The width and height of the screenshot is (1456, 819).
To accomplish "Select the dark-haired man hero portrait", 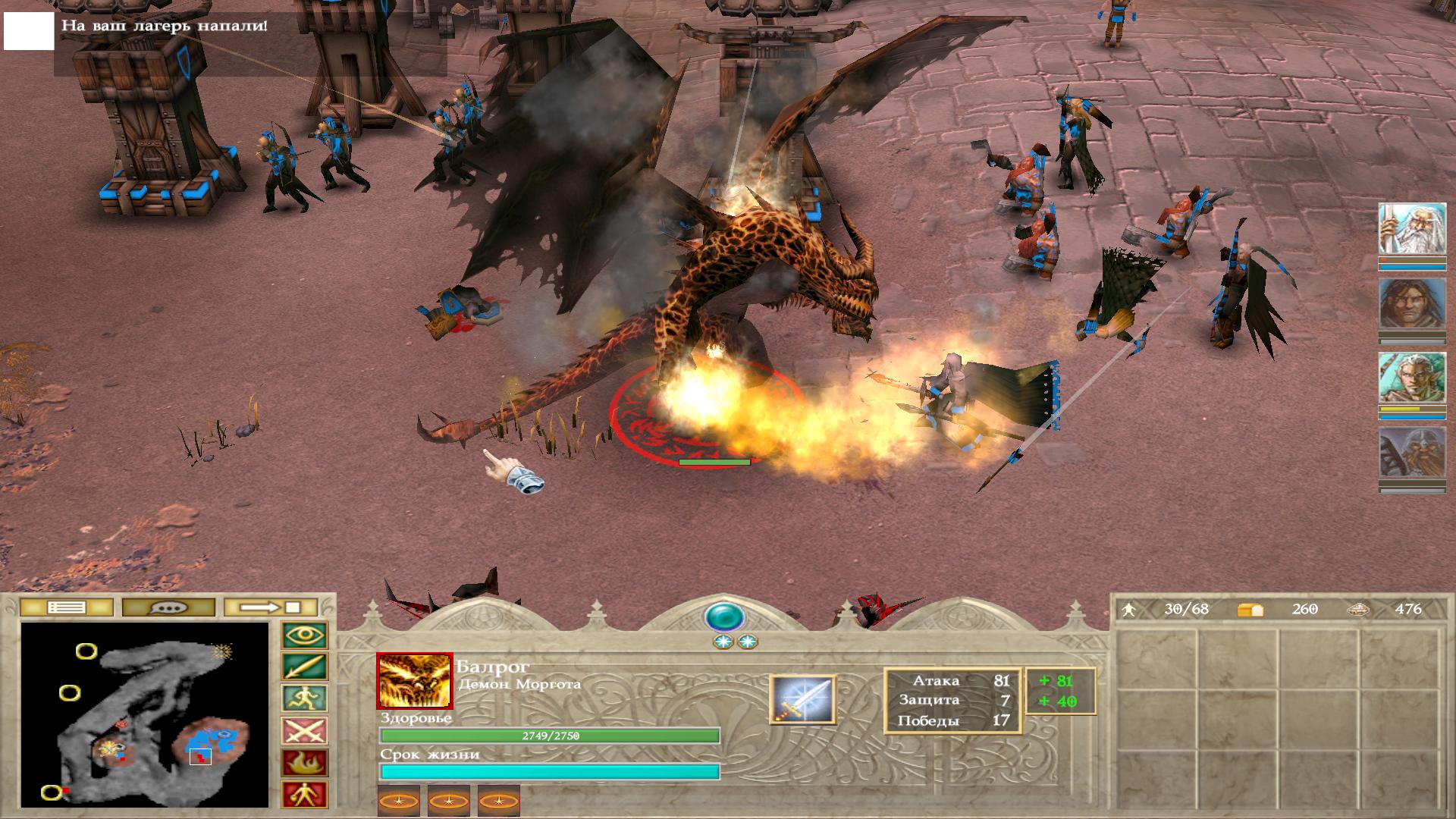I will click(1411, 304).
